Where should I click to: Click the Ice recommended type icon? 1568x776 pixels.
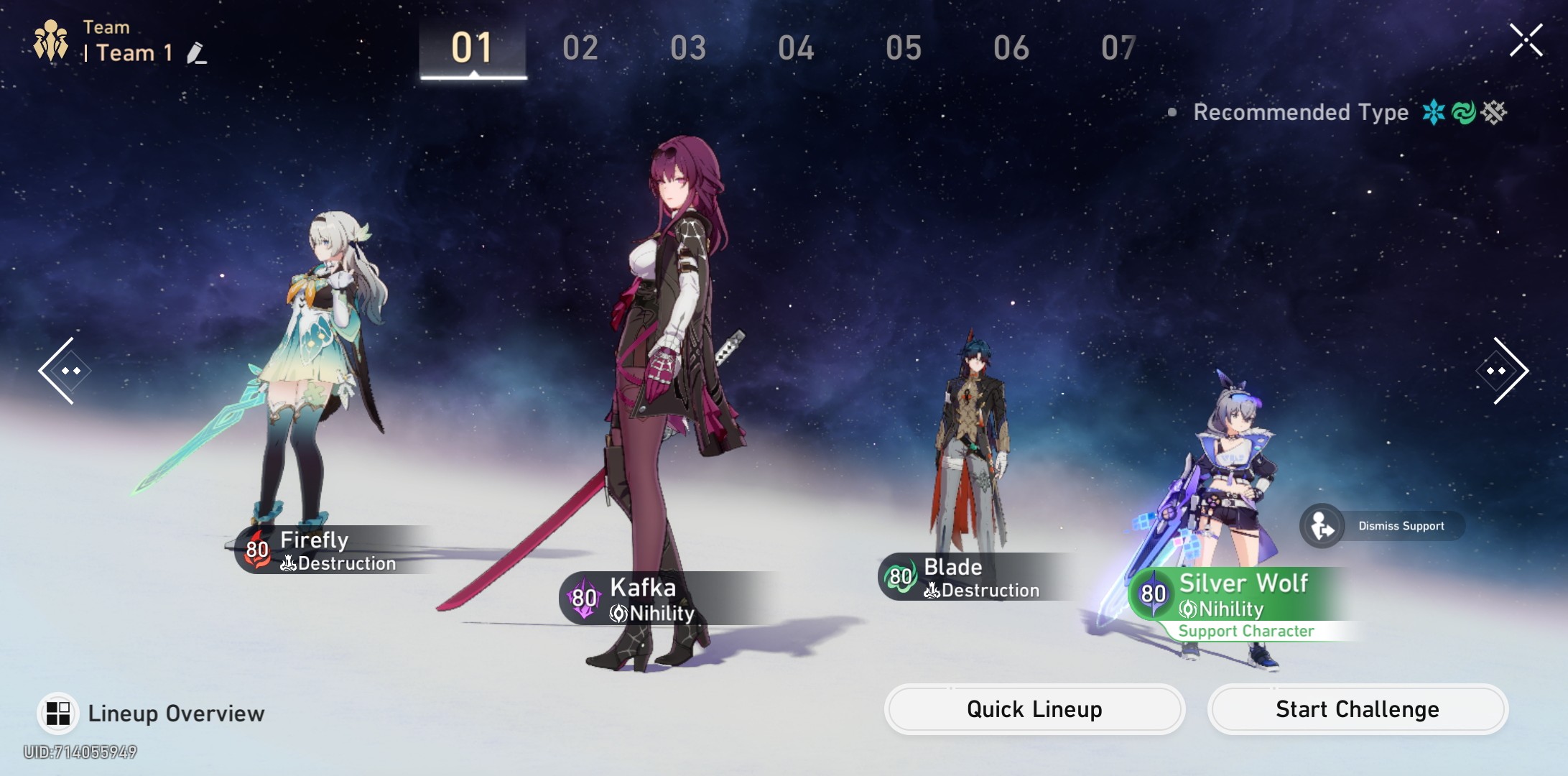pyautogui.click(x=1432, y=112)
